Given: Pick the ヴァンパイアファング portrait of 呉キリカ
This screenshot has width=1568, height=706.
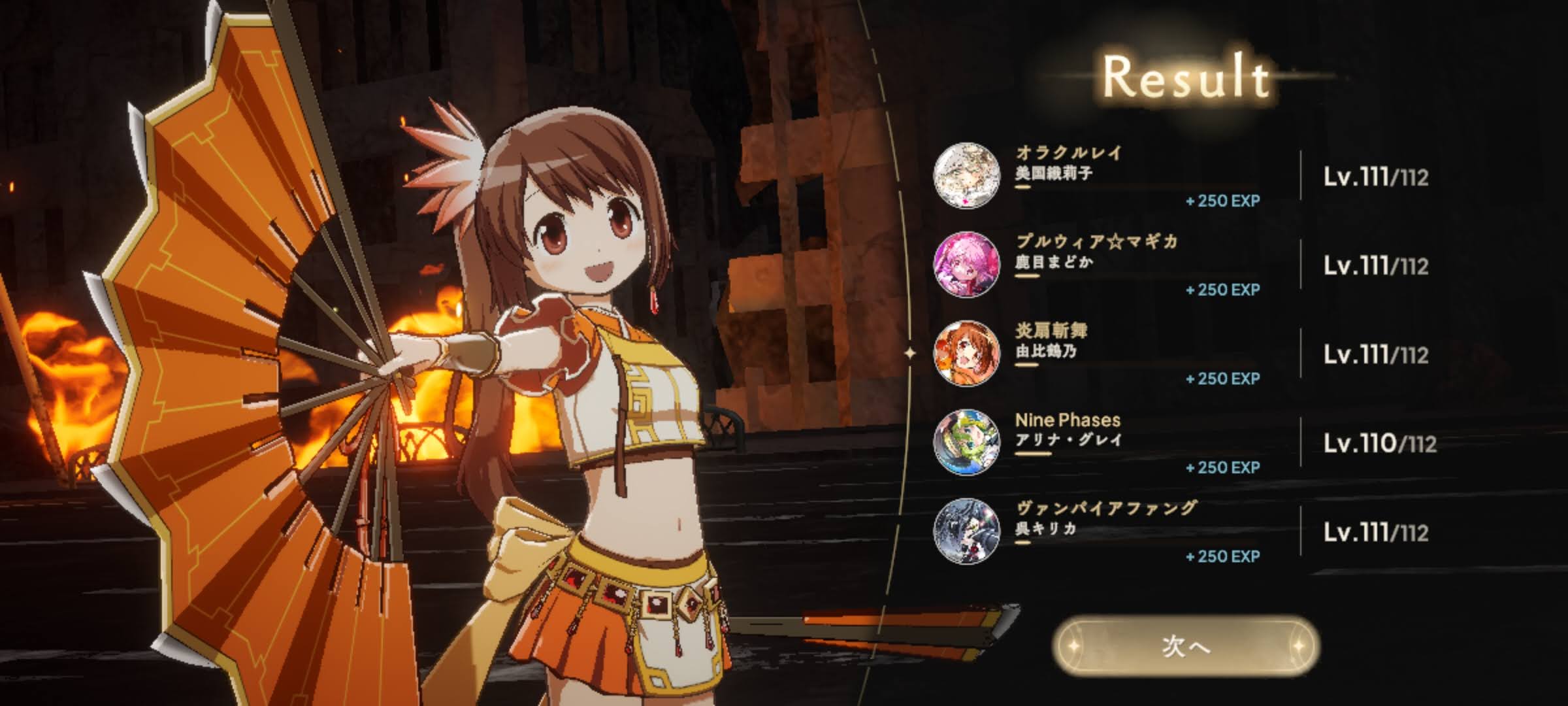Looking at the screenshot, I should pyautogui.click(x=966, y=531).
